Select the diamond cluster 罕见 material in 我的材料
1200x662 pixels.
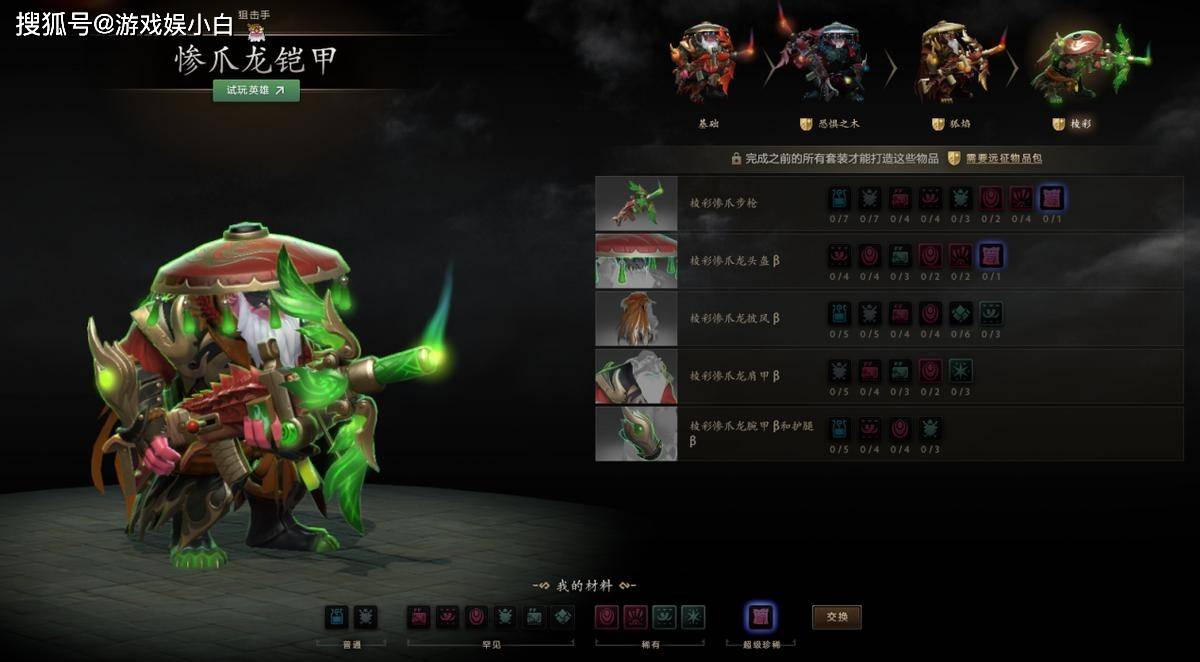coord(563,617)
